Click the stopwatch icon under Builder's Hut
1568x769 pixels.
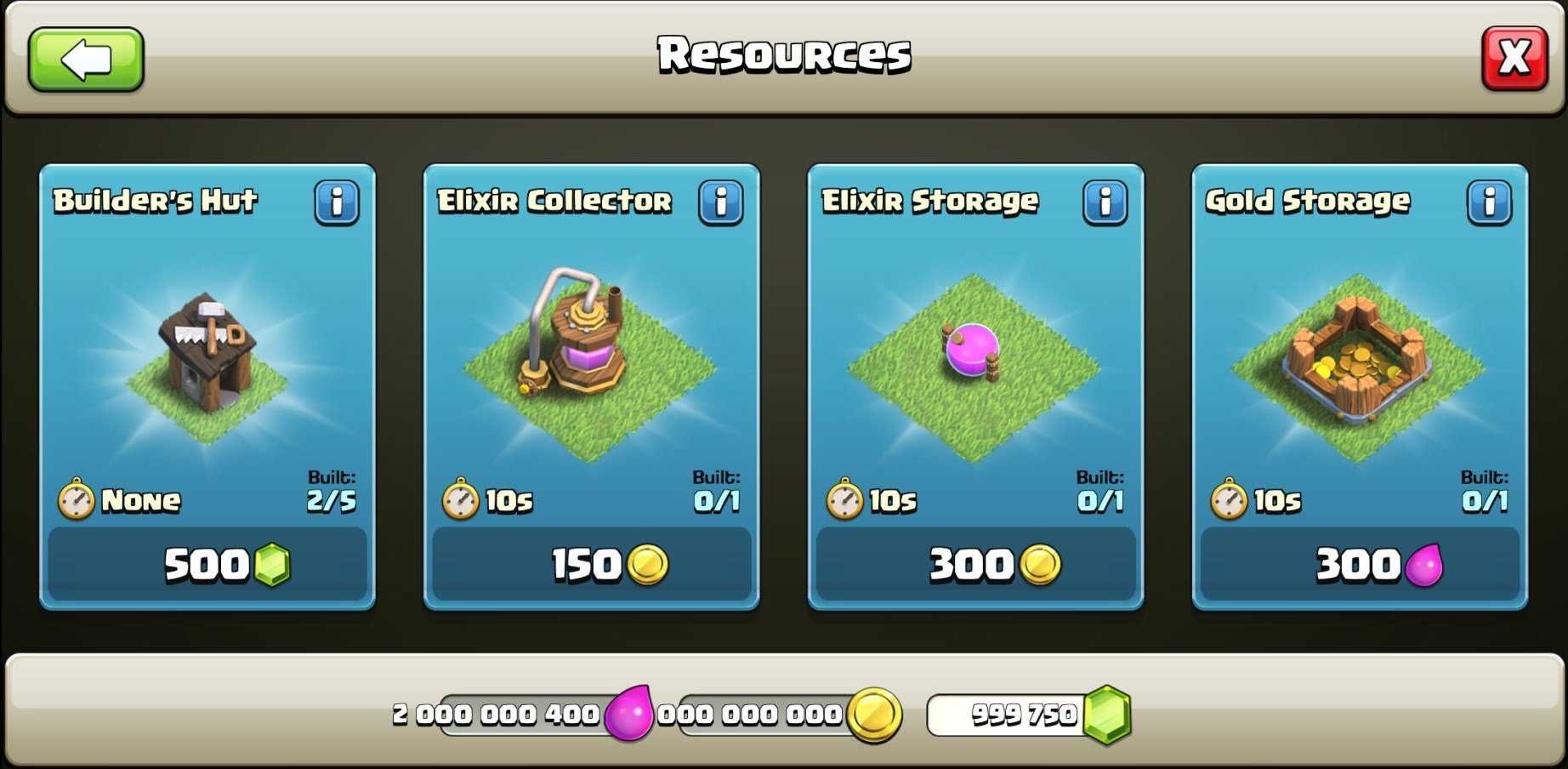point(75,501)
